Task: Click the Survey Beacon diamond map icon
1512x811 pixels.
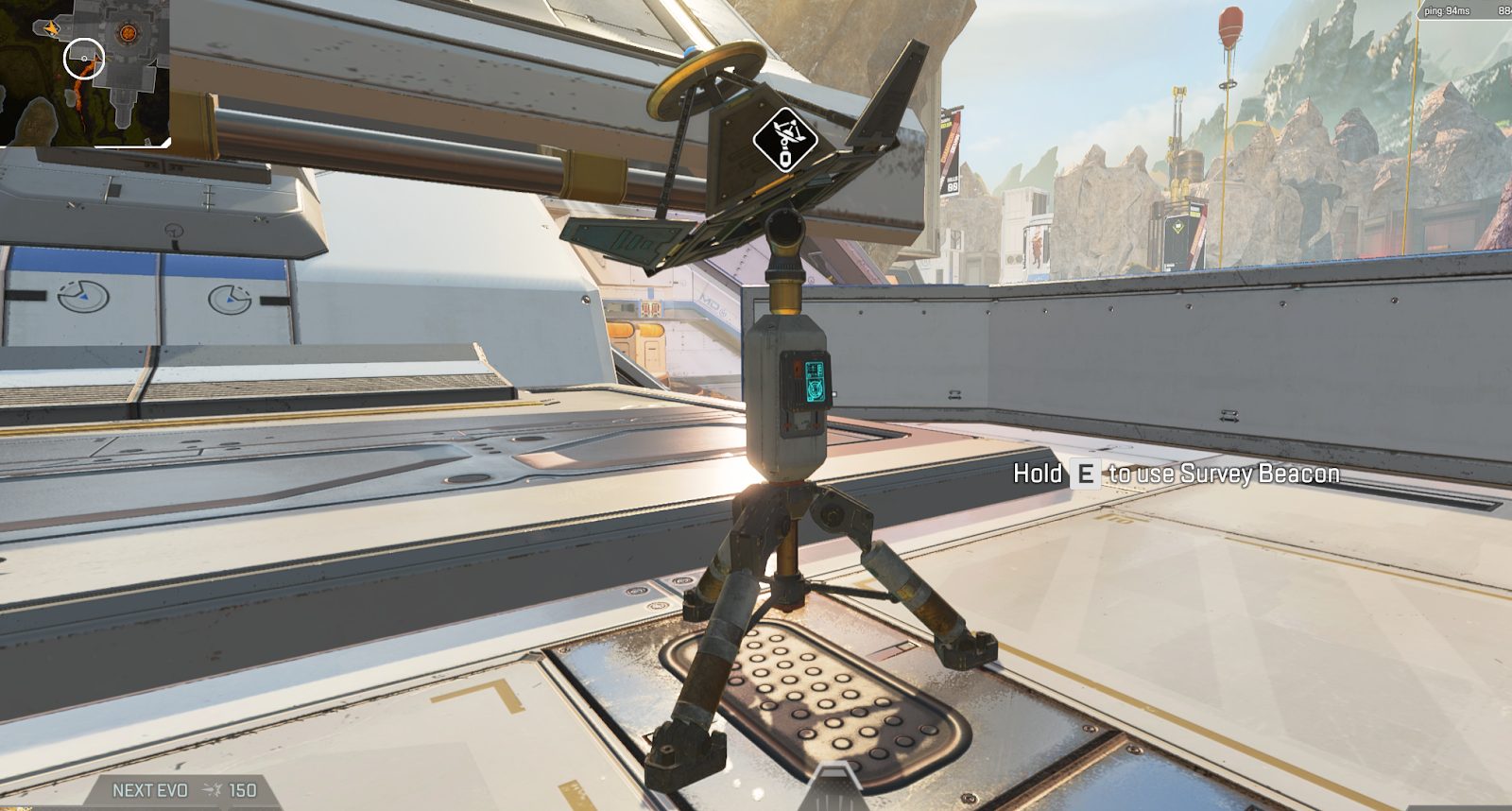Action: [x=784, y=138]
